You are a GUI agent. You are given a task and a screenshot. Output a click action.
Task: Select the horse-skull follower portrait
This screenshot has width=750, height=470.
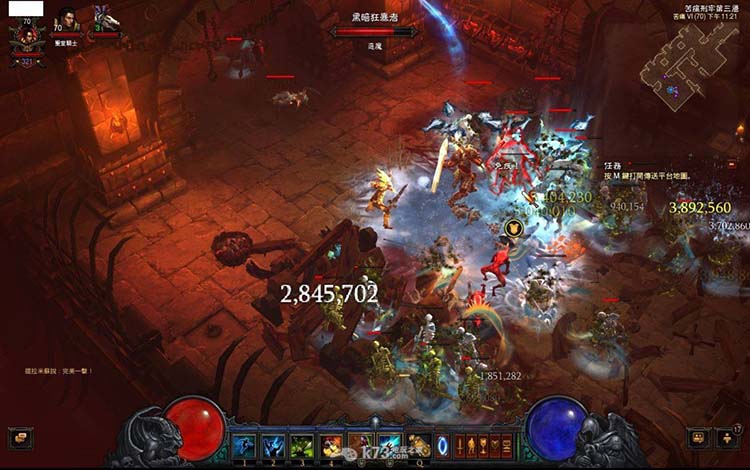point(106,19)
